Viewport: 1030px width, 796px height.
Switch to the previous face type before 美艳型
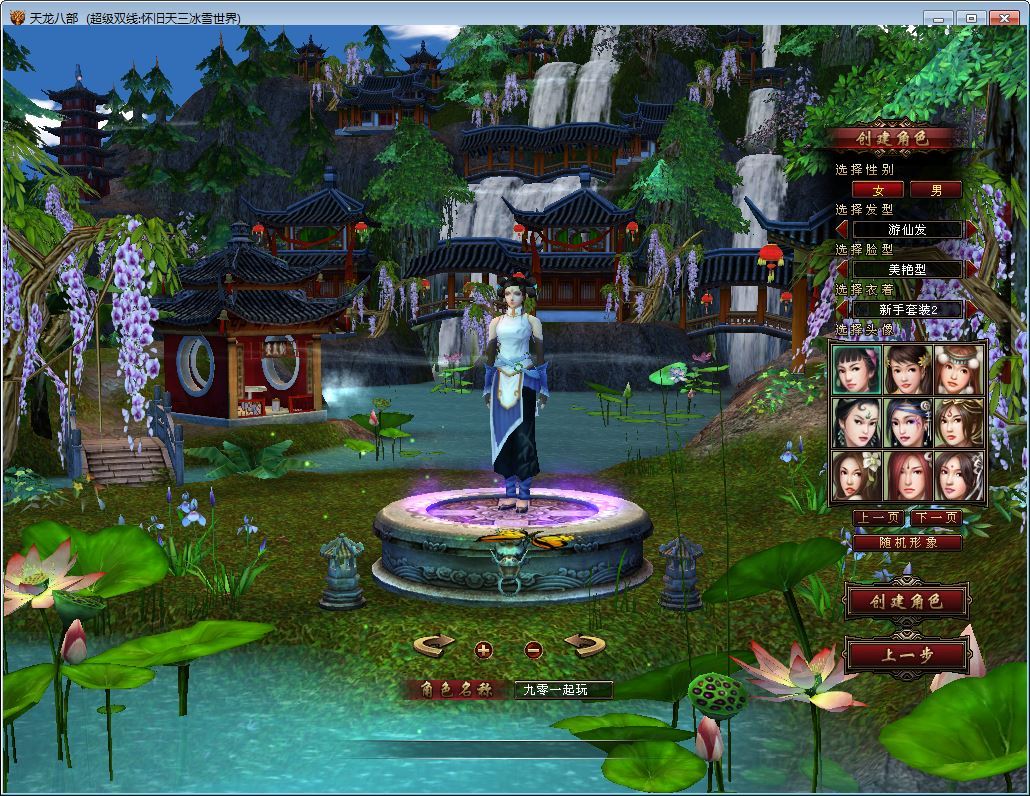click(843, 269)
